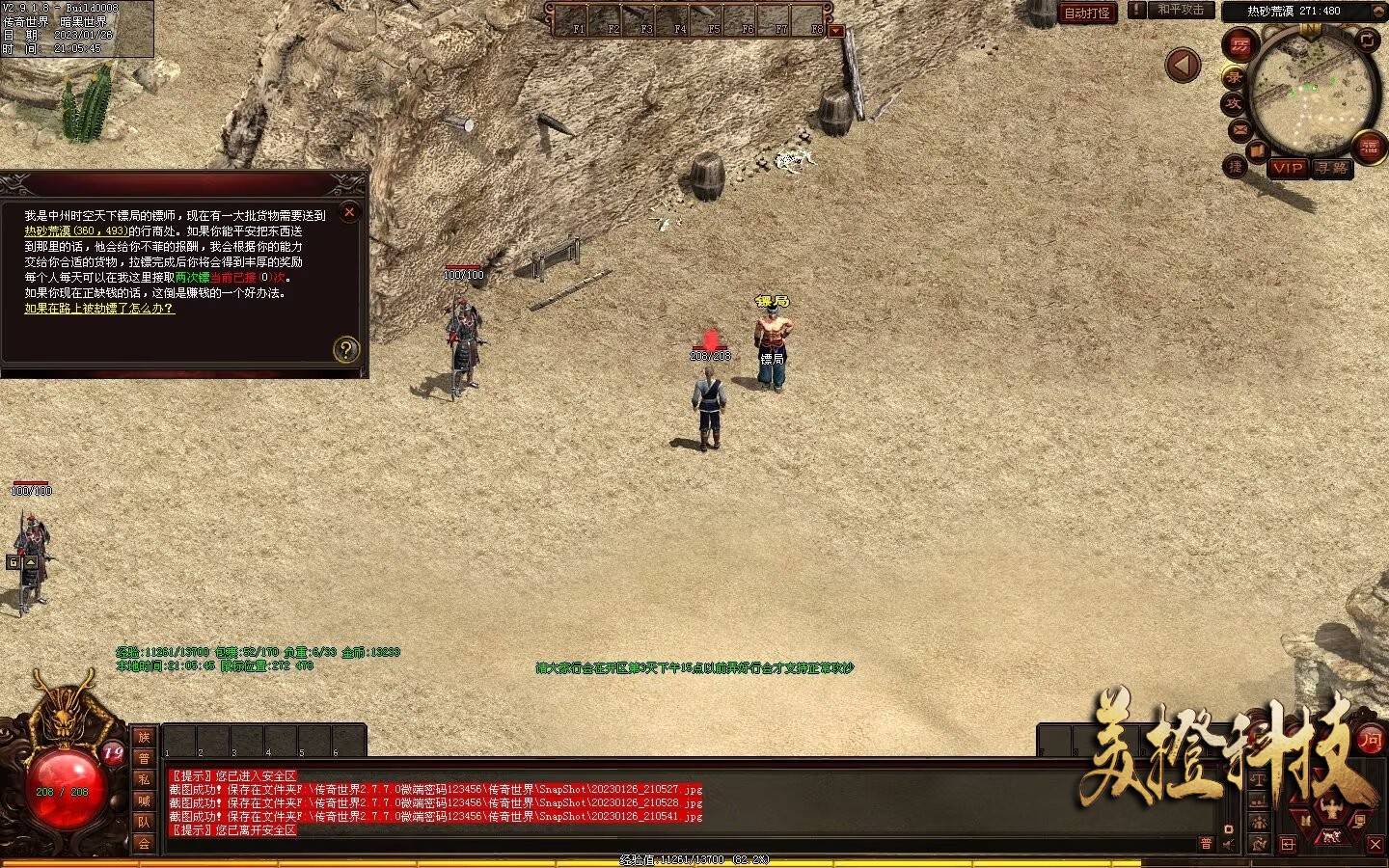Select the 族 clan chat channel

tap(144, 738)
